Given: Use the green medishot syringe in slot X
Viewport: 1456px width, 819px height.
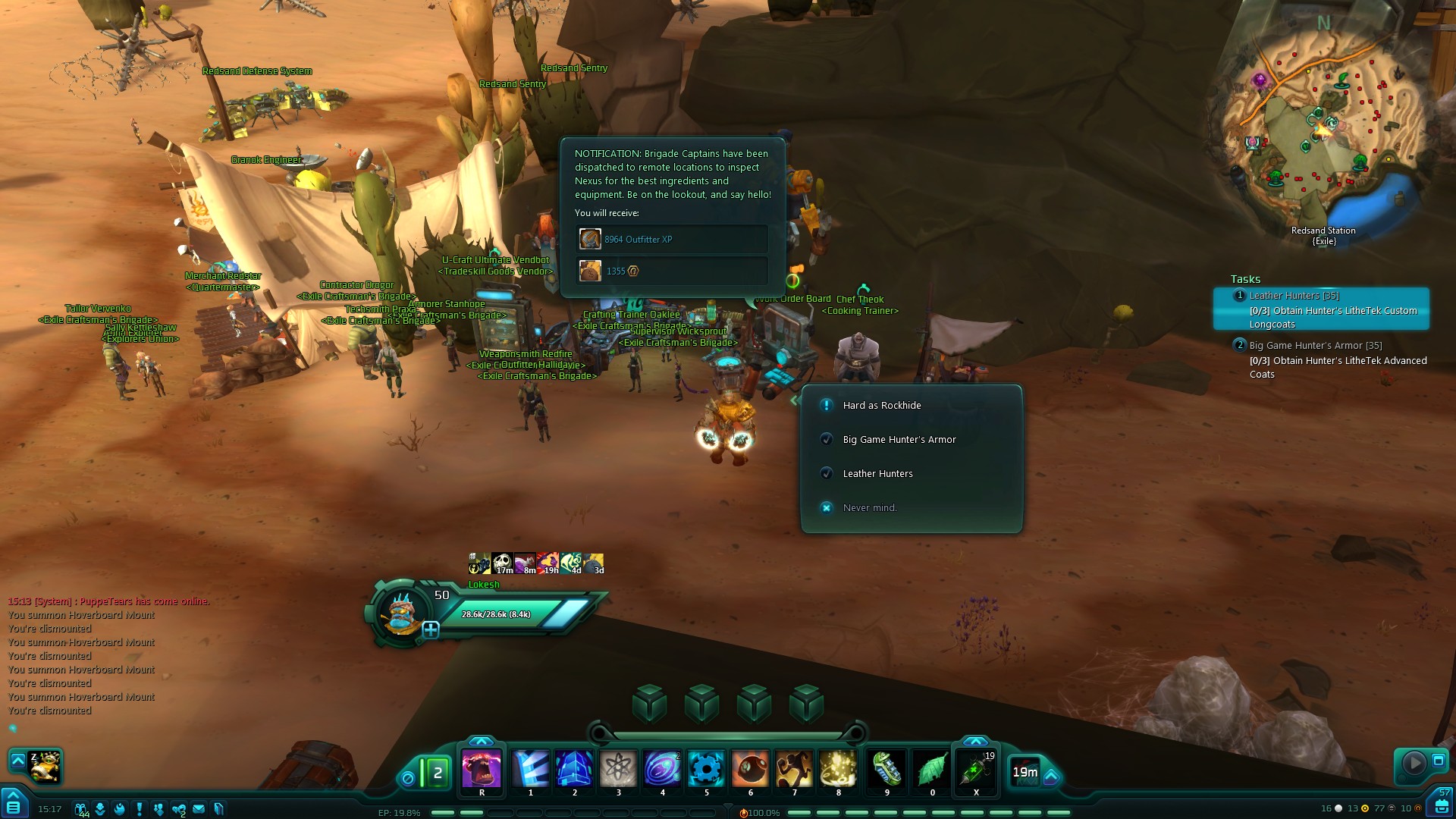Looking at the screenshot, I should click(x=976, y=770).
